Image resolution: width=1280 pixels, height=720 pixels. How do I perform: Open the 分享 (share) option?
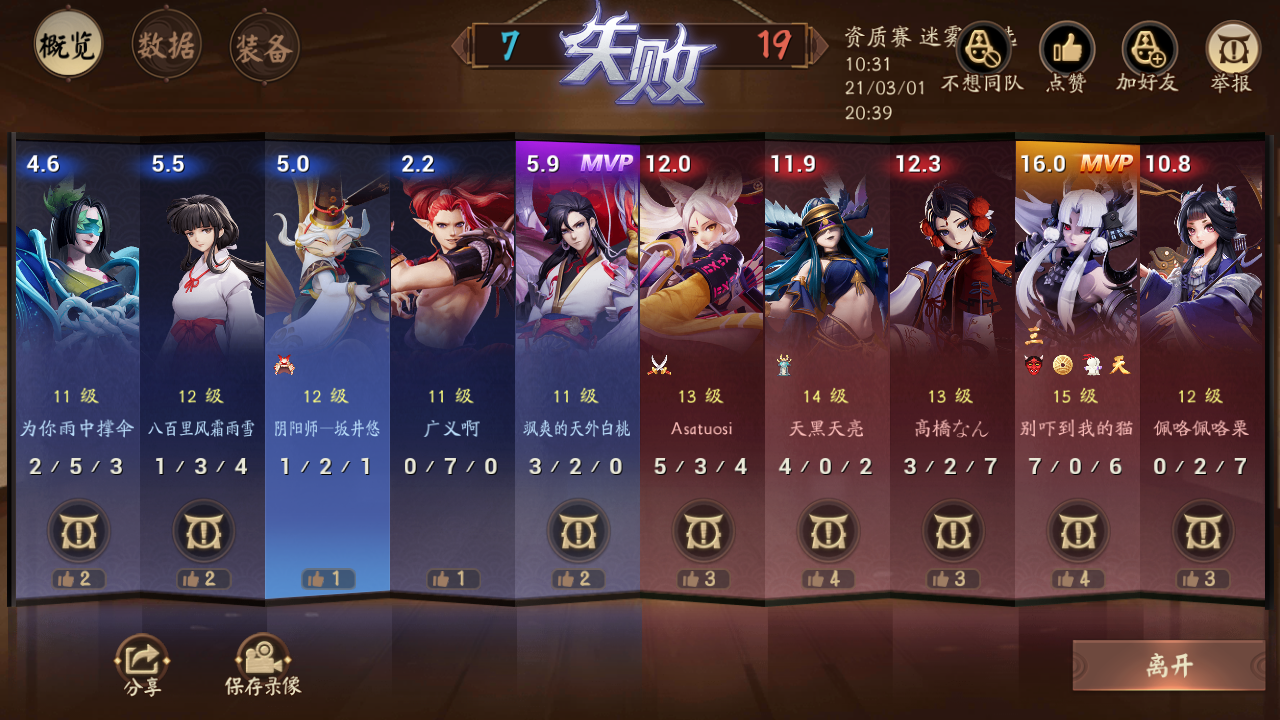141,660
